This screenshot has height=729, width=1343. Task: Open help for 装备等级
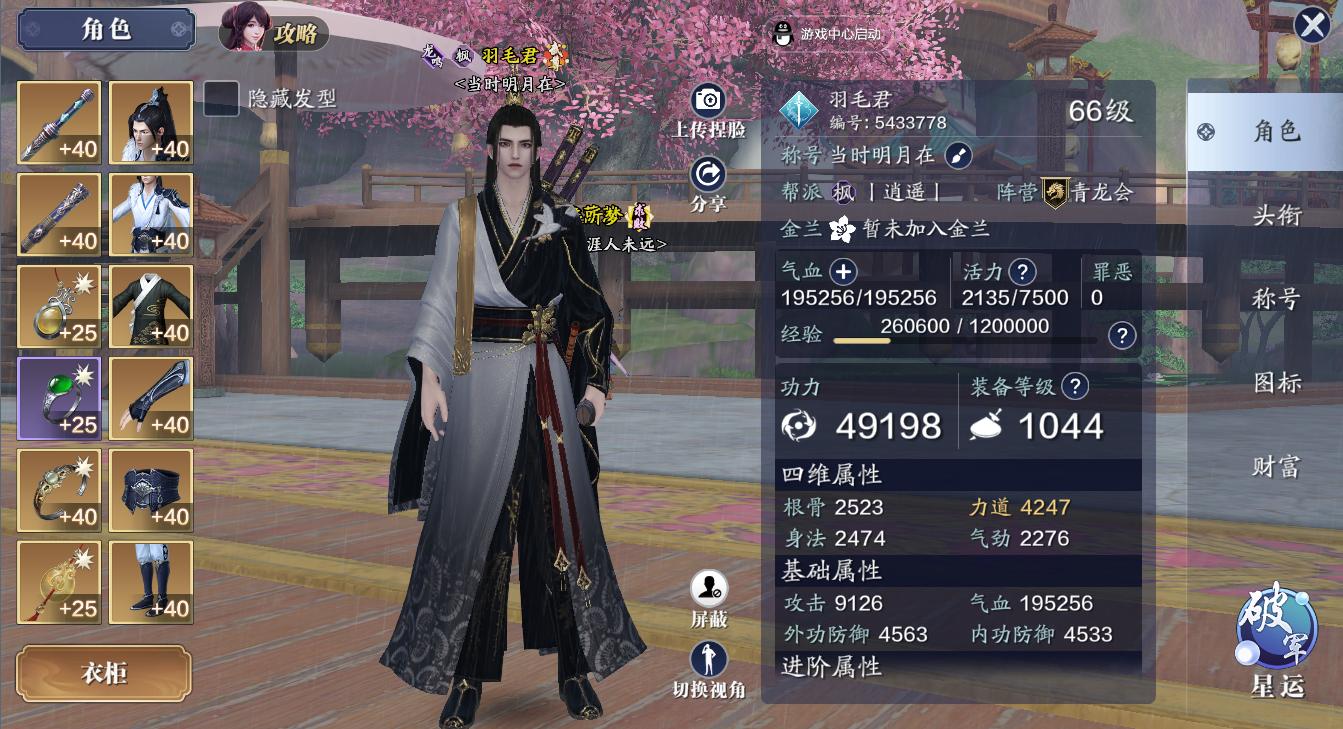click(x=1075, y=386)
